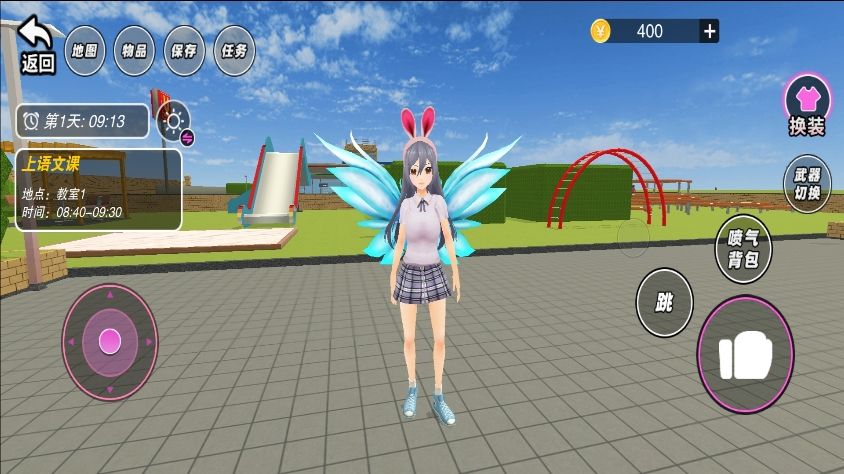The image size is (844, 474).
Task: Open the 地图 map button
Action: [85, 50]
